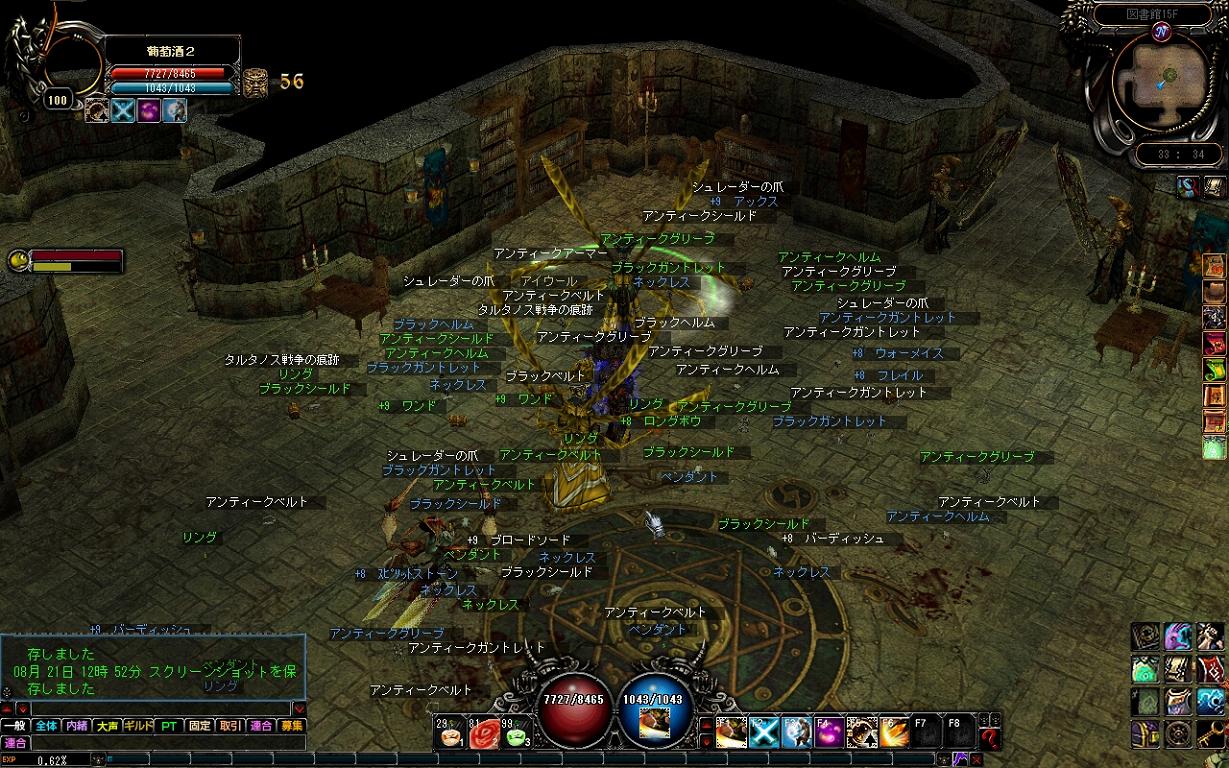Select the 全体 chat tab

46,726
